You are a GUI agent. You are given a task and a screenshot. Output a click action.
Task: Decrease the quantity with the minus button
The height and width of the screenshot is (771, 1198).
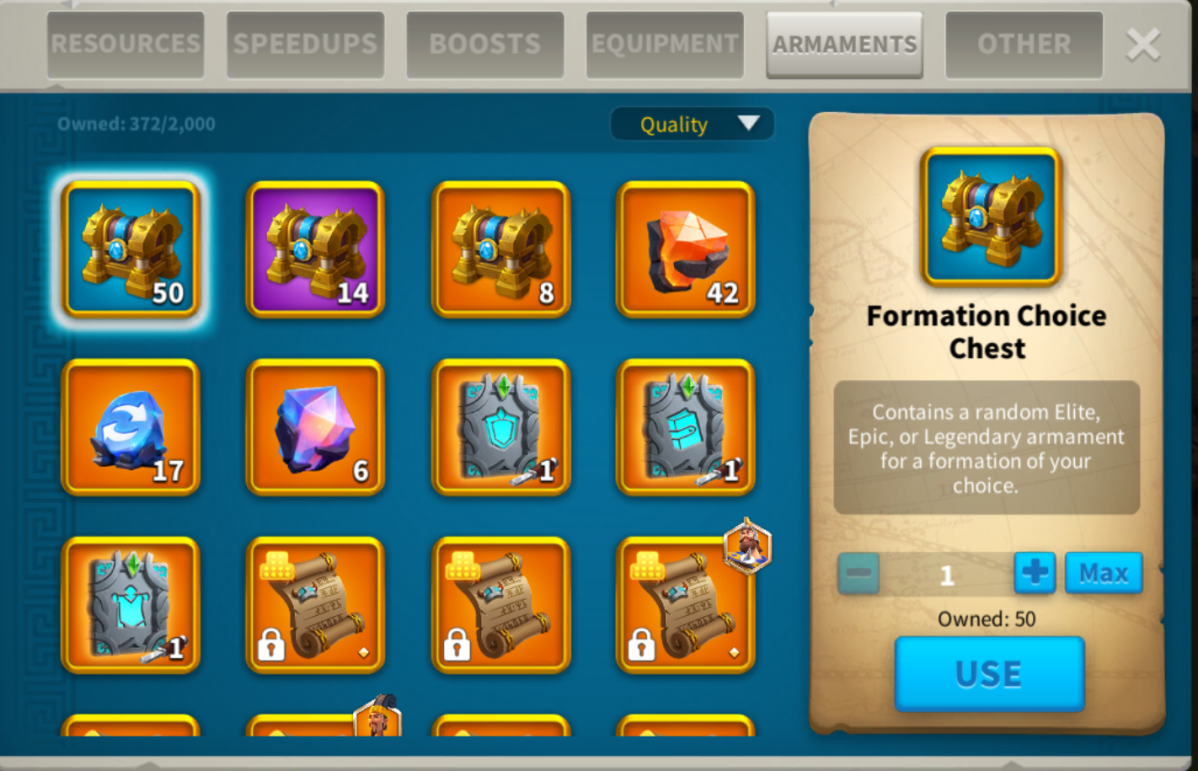[859, 574]
